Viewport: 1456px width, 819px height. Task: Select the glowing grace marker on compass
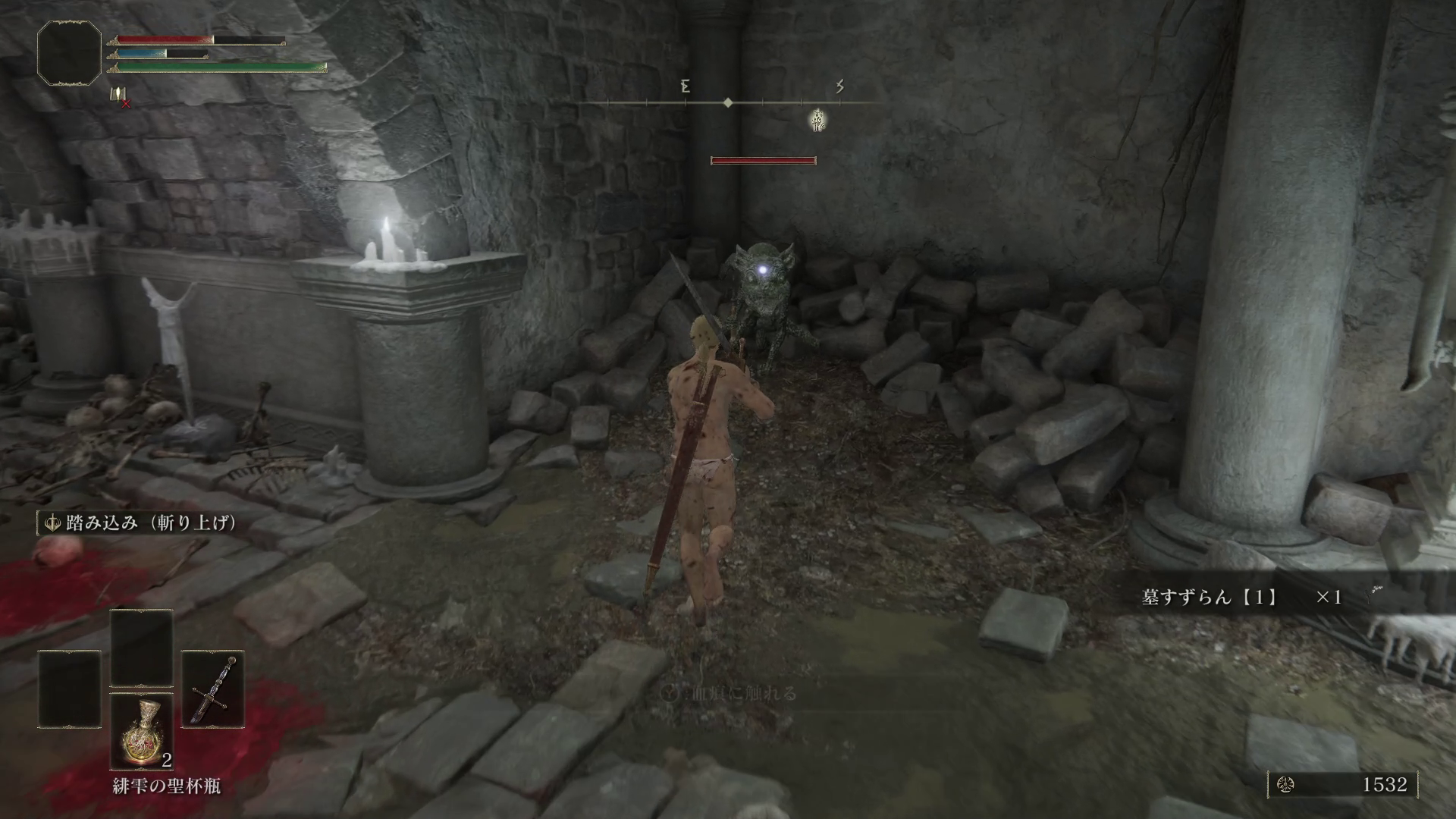[x=818, y=120]
